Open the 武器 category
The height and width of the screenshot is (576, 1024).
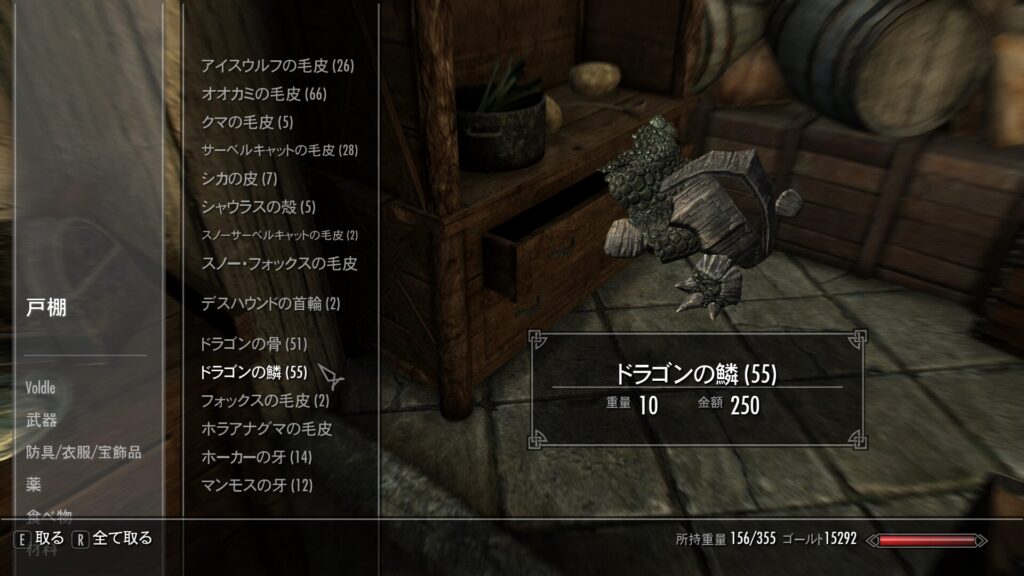tap(42, 420)
